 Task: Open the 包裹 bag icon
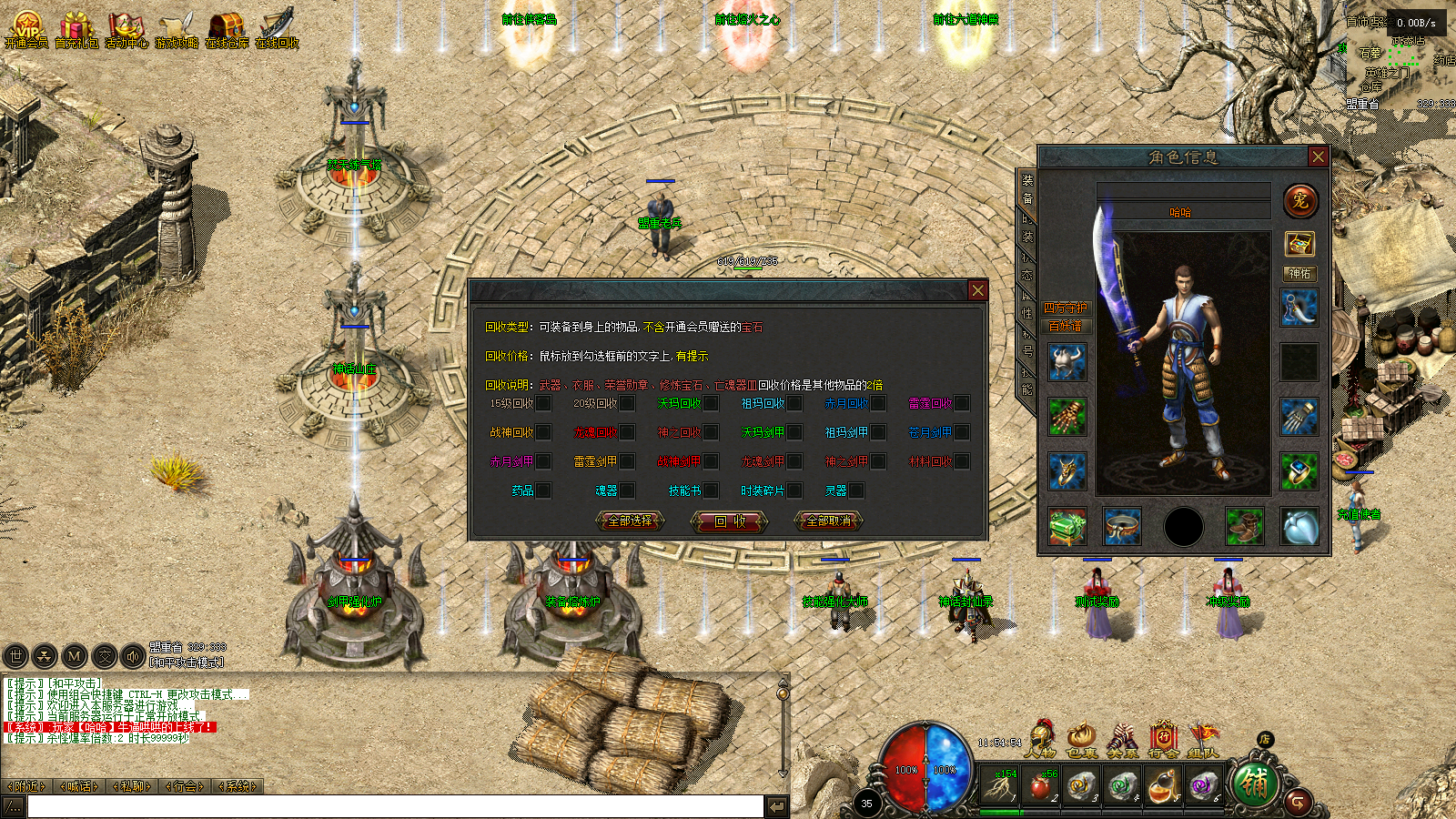pyautogui.click(x=1081, y=739)
